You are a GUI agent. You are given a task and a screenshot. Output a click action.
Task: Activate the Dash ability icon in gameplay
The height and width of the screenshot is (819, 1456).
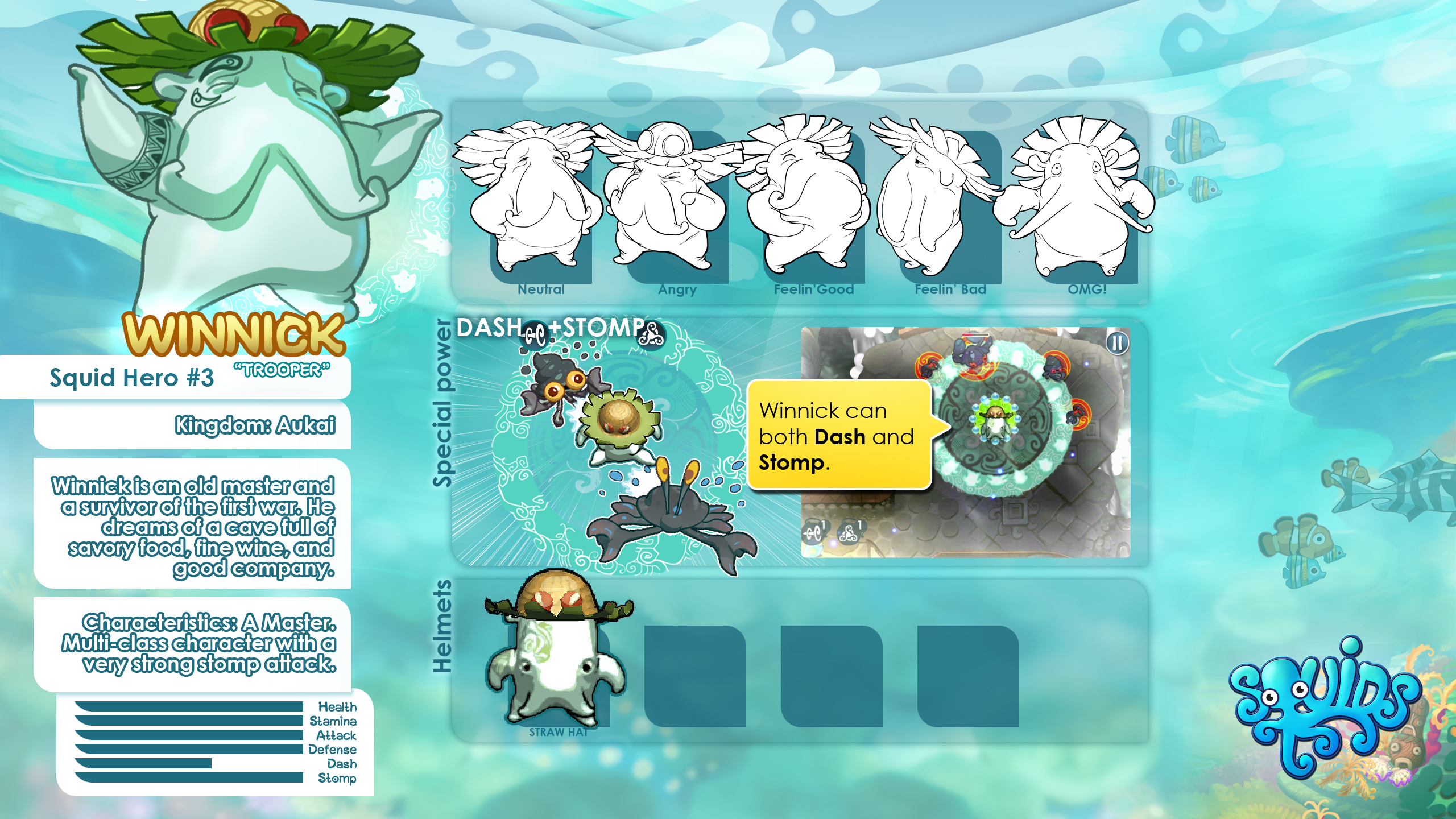[x=814, y=532]
